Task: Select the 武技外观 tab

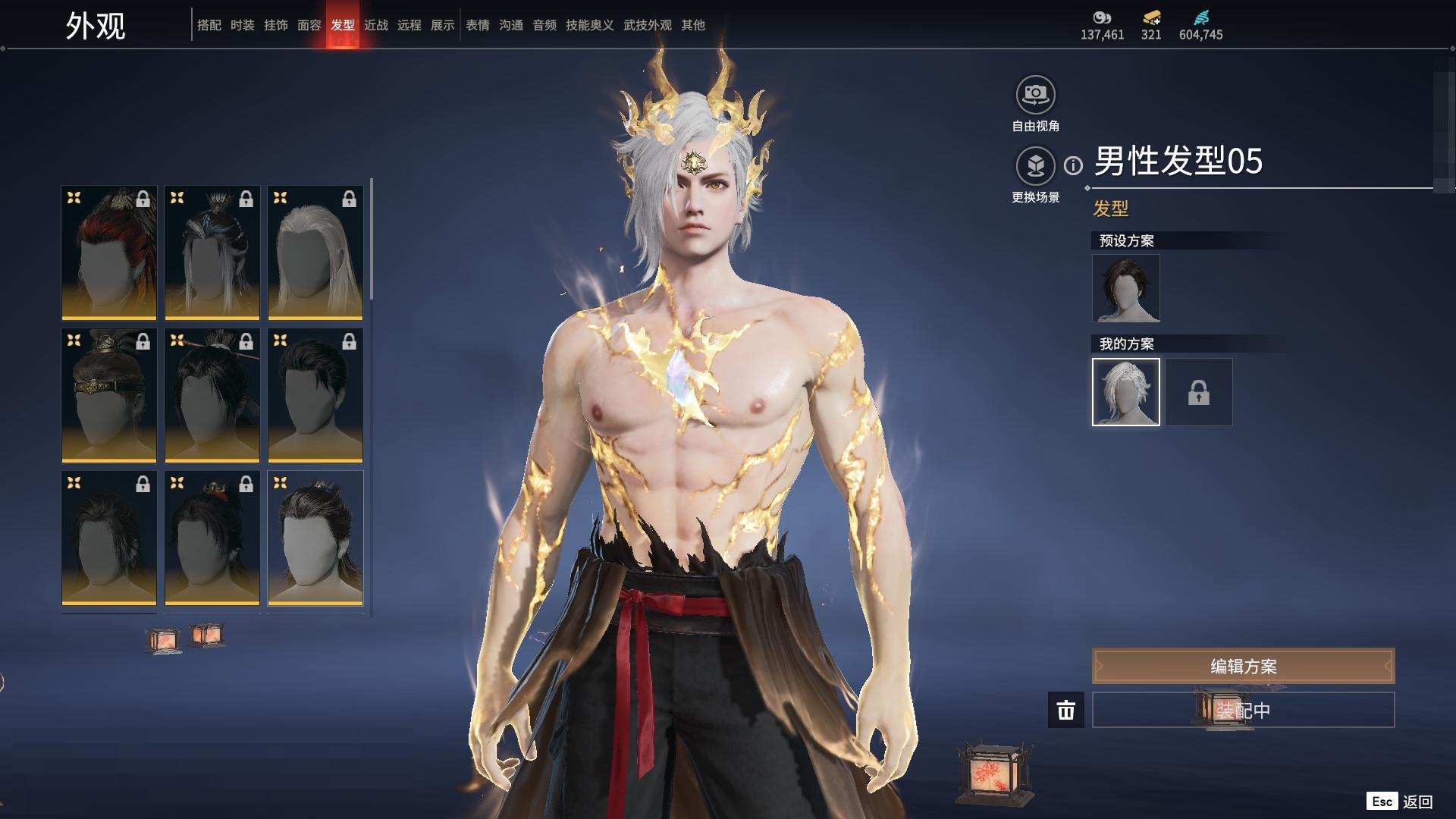Action: pos(647,25)
